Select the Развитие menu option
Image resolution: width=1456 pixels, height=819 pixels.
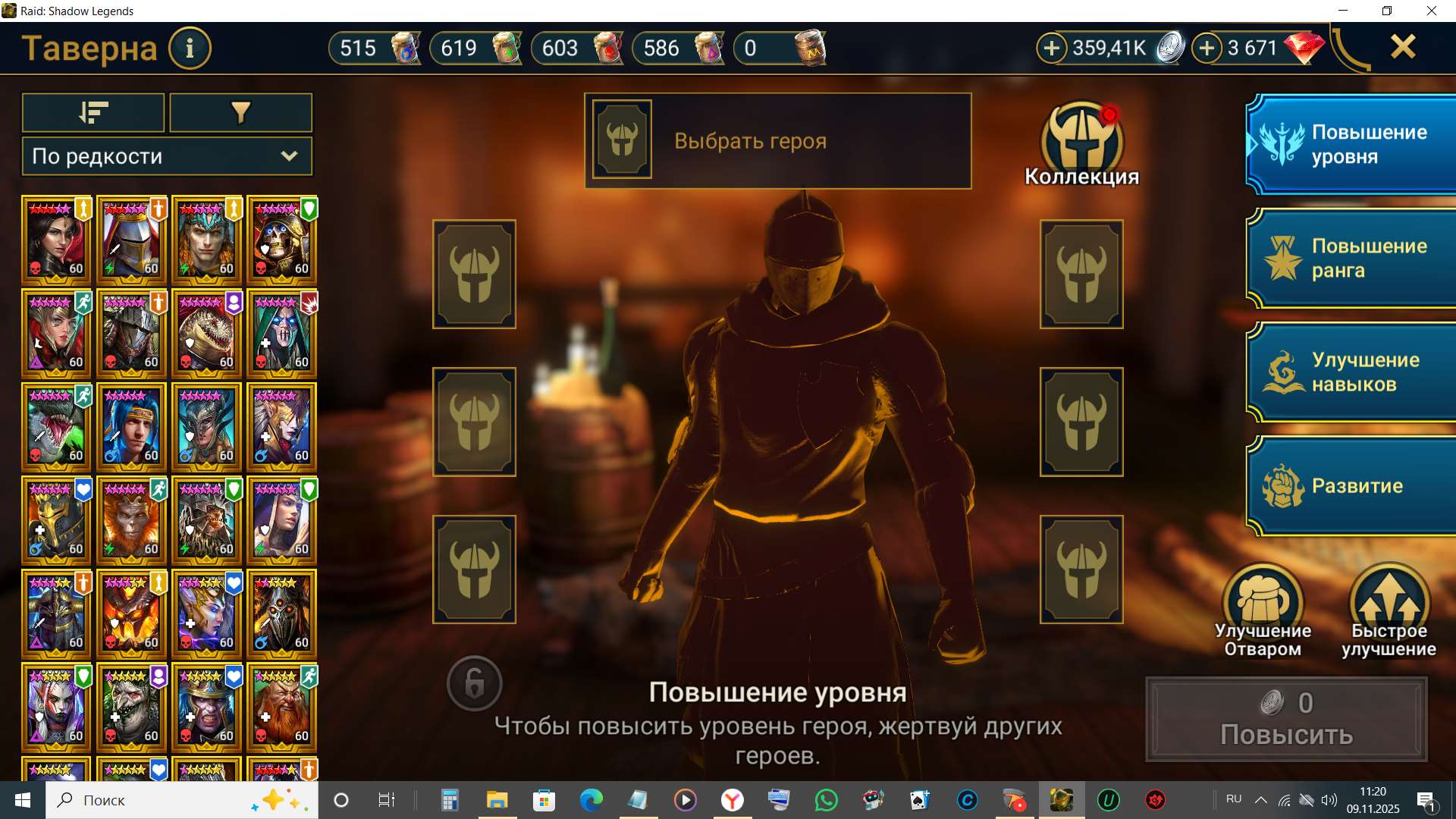coord(1357,485)
